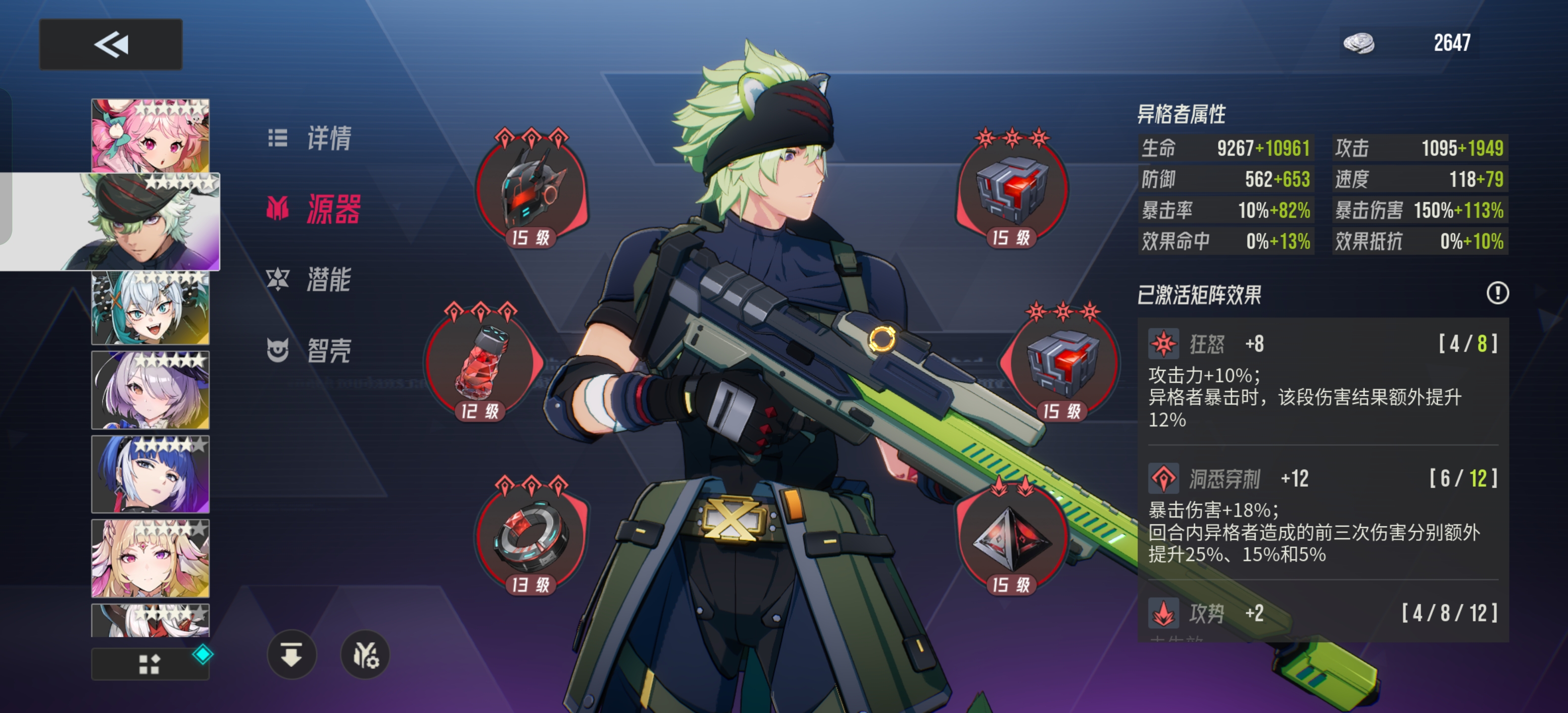Click the unequip-all download arrow button

coord(292,655)
